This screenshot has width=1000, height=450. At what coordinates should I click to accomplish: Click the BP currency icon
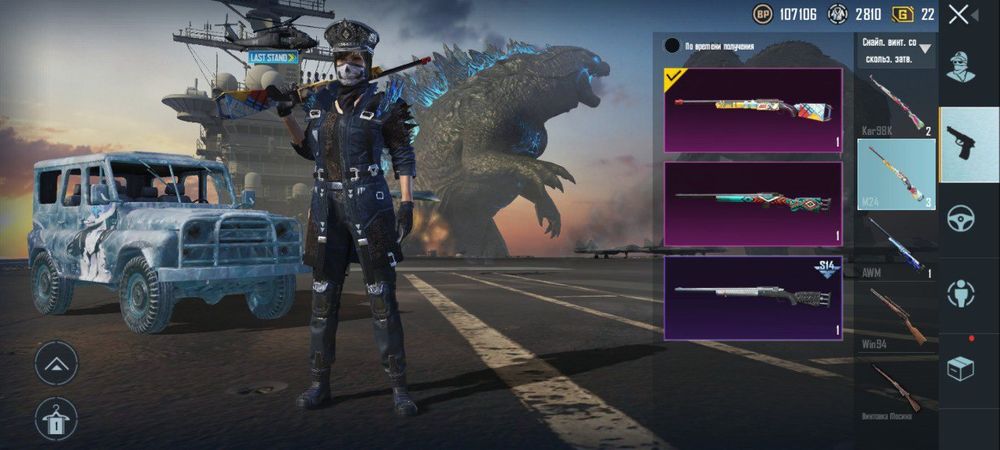tap(765, 14)
